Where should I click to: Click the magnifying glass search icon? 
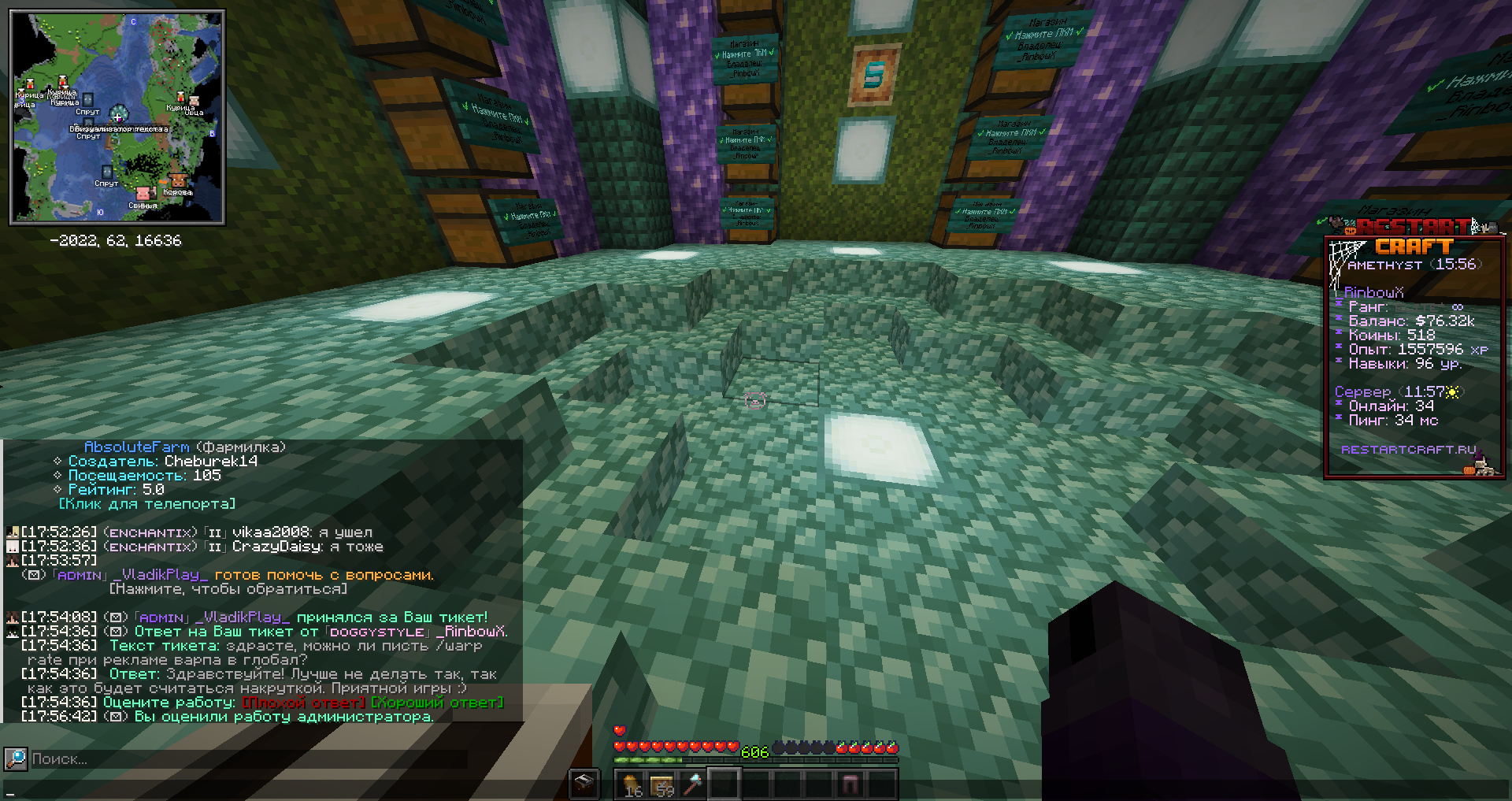pos(15,759)
